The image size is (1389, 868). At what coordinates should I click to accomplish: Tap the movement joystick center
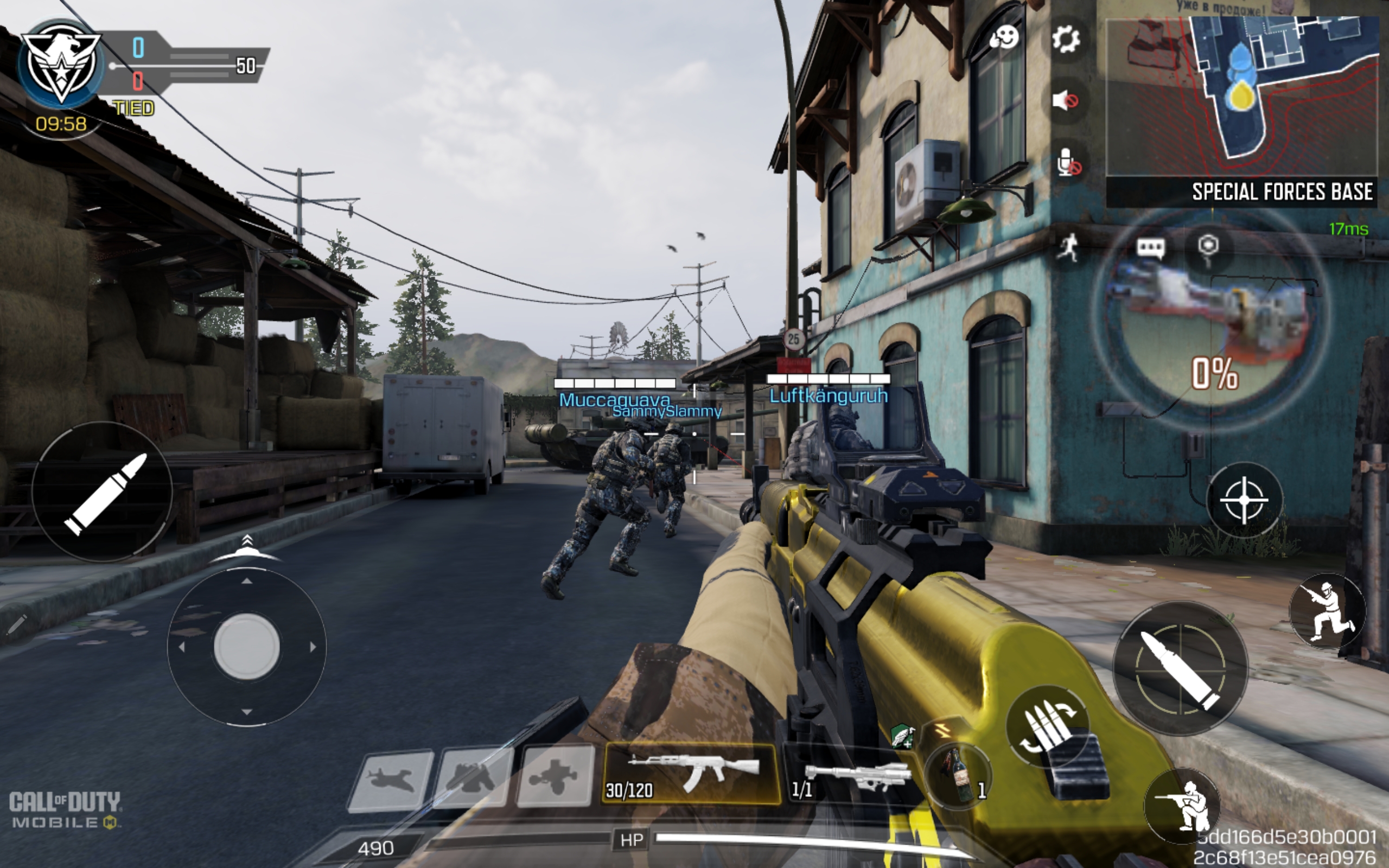coord(247,647)
